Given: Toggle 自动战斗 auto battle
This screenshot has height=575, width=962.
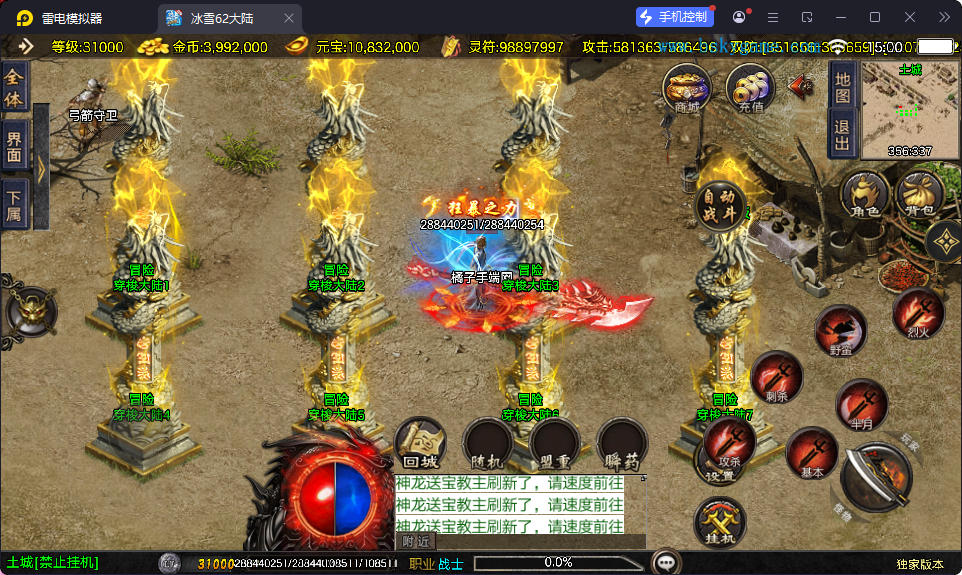Looking at the screenshot, I should [x=721, y=206].
